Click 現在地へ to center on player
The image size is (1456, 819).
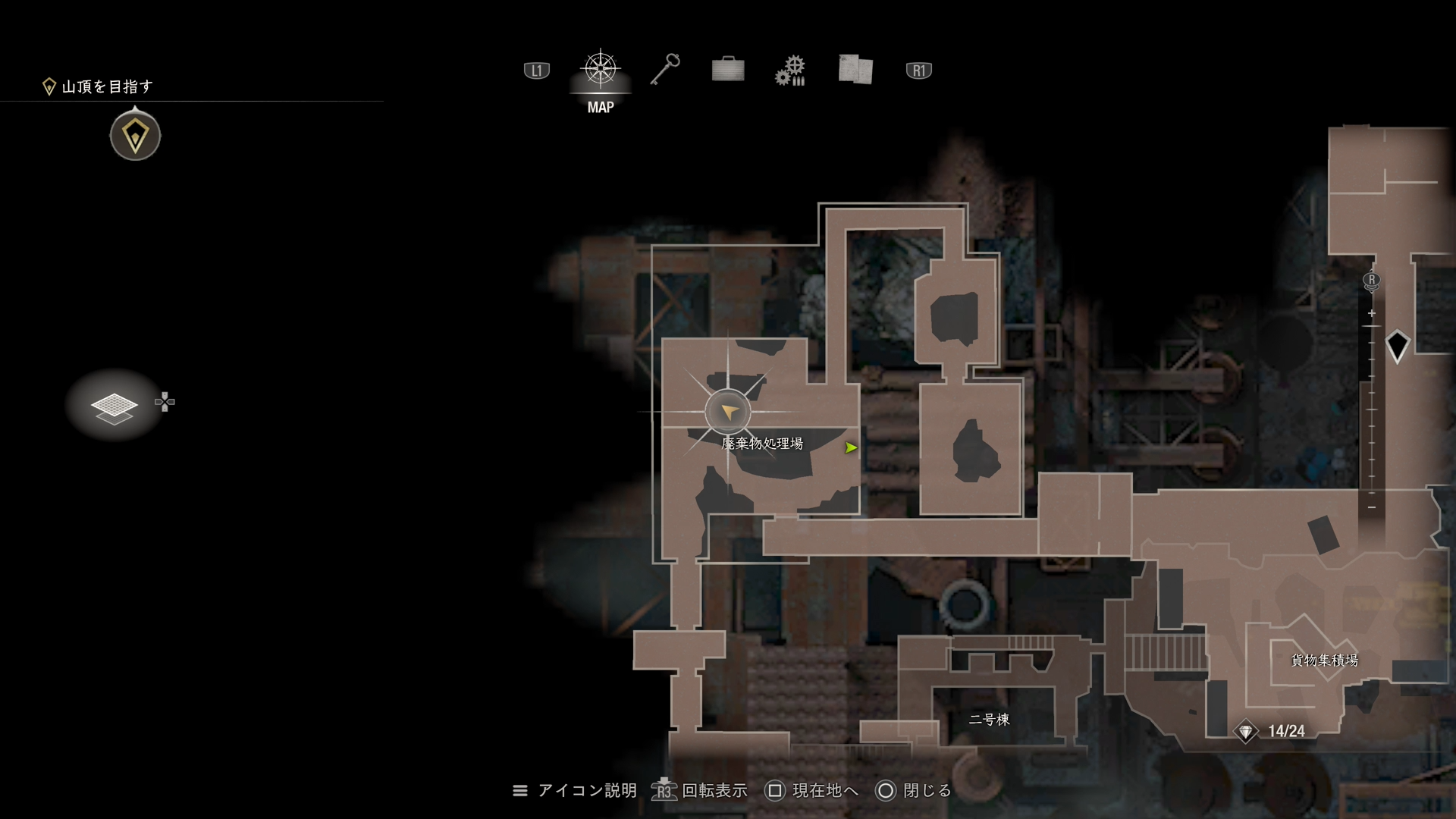pos(828,790)
